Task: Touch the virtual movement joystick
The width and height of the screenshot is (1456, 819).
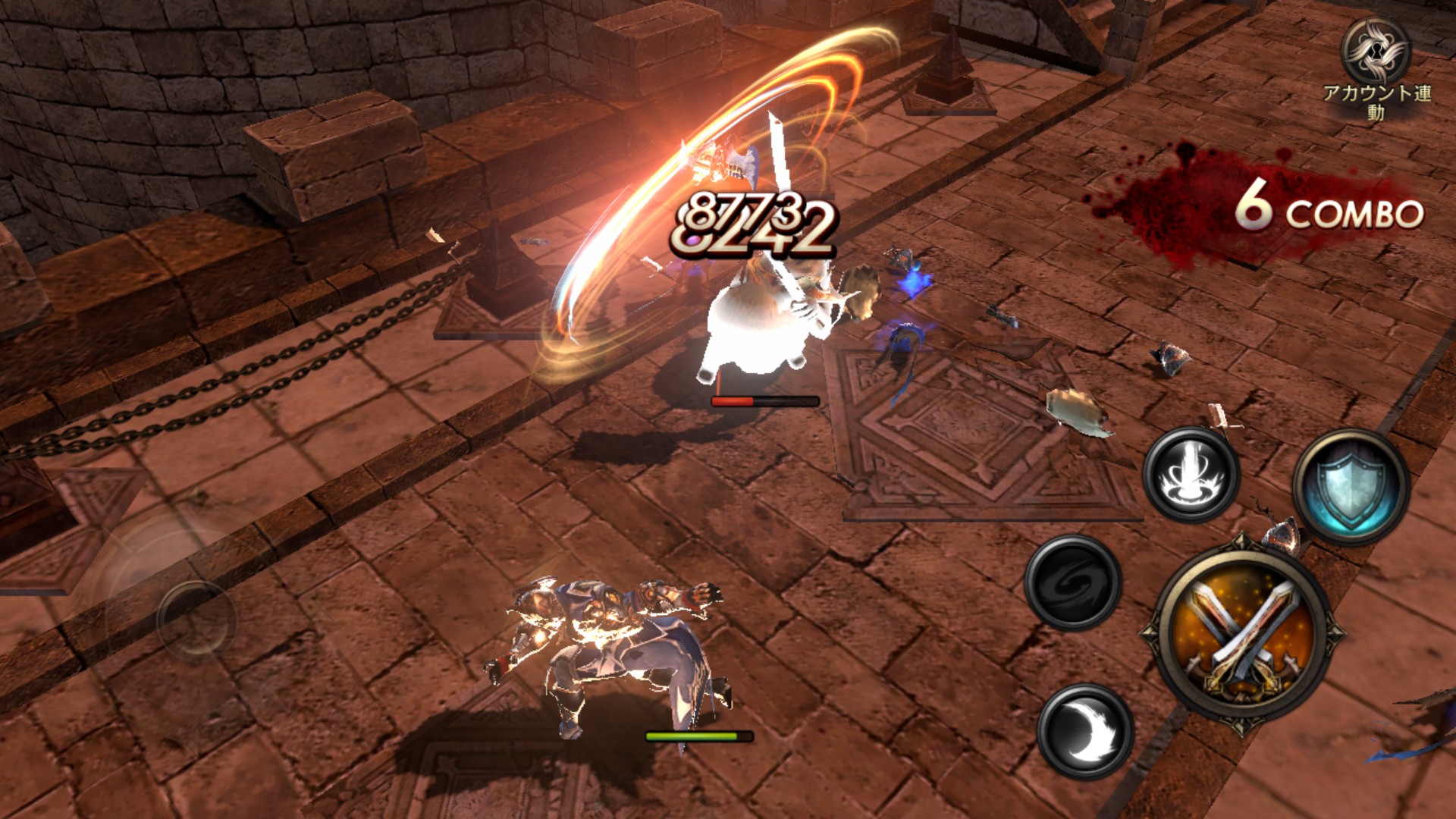Action: (x=195, y=619)
